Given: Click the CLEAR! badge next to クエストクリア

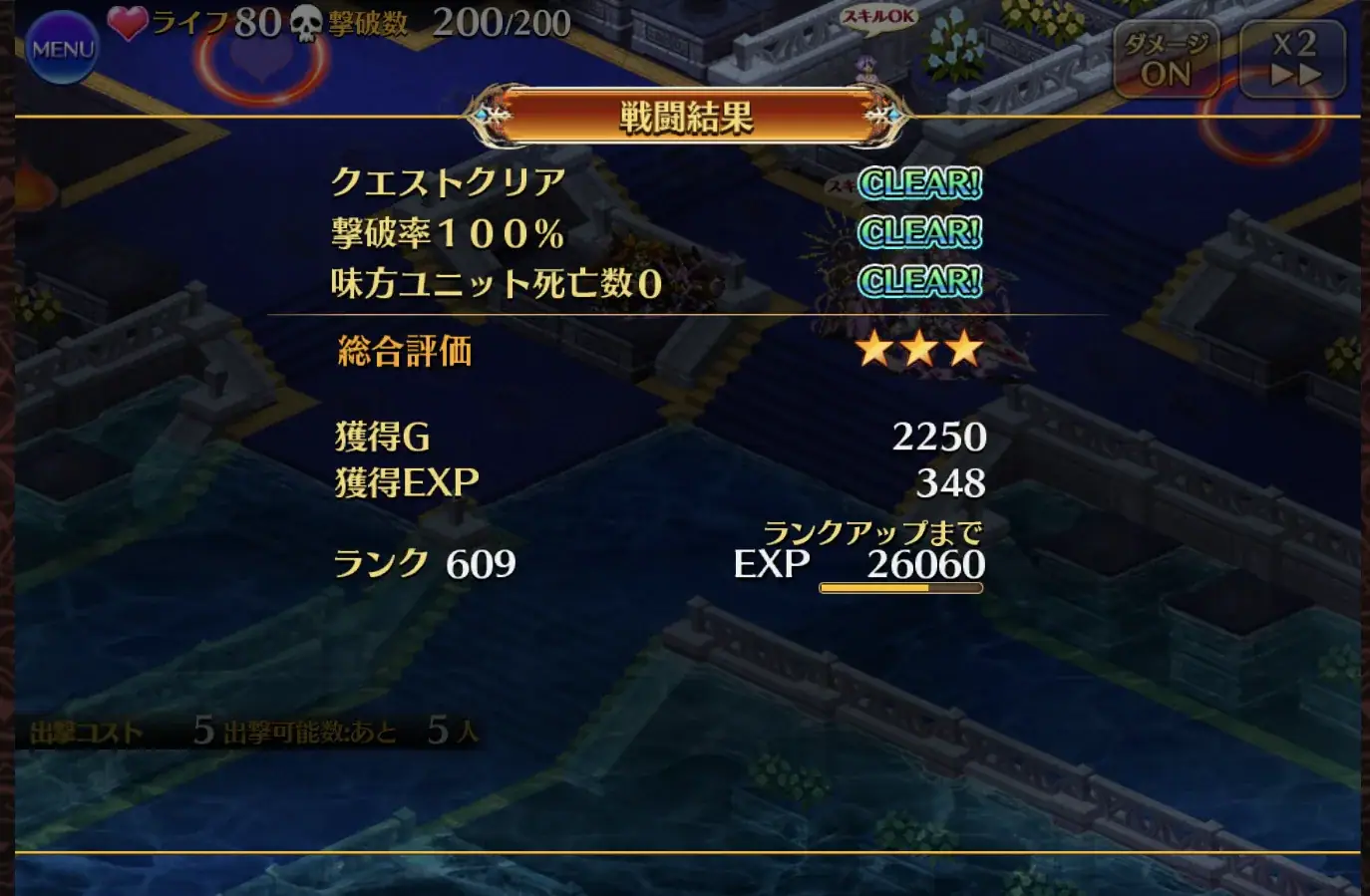Looking at the screenshot, I should point(919,185).
